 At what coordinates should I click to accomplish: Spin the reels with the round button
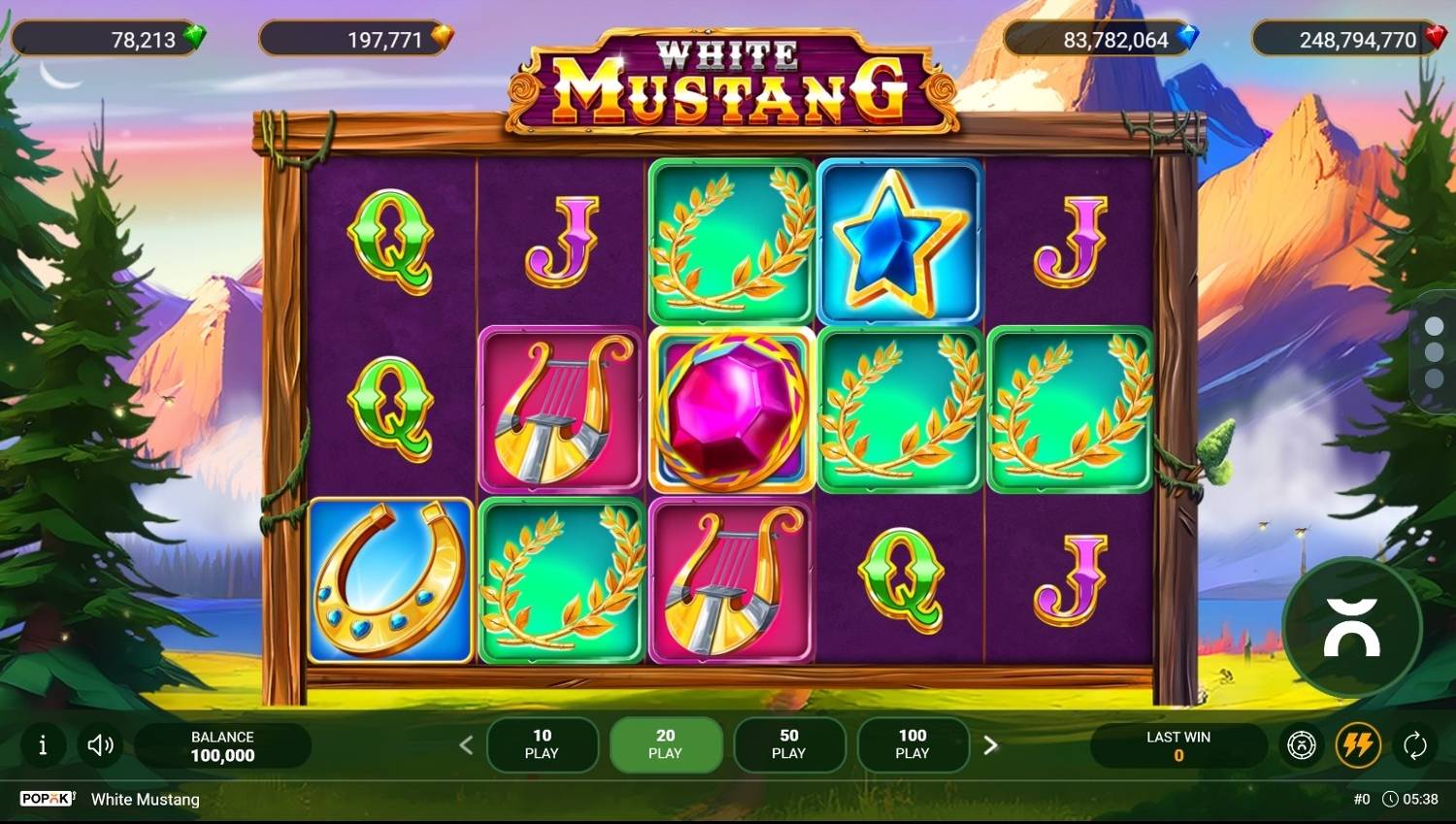click(x=1351, y=627)
